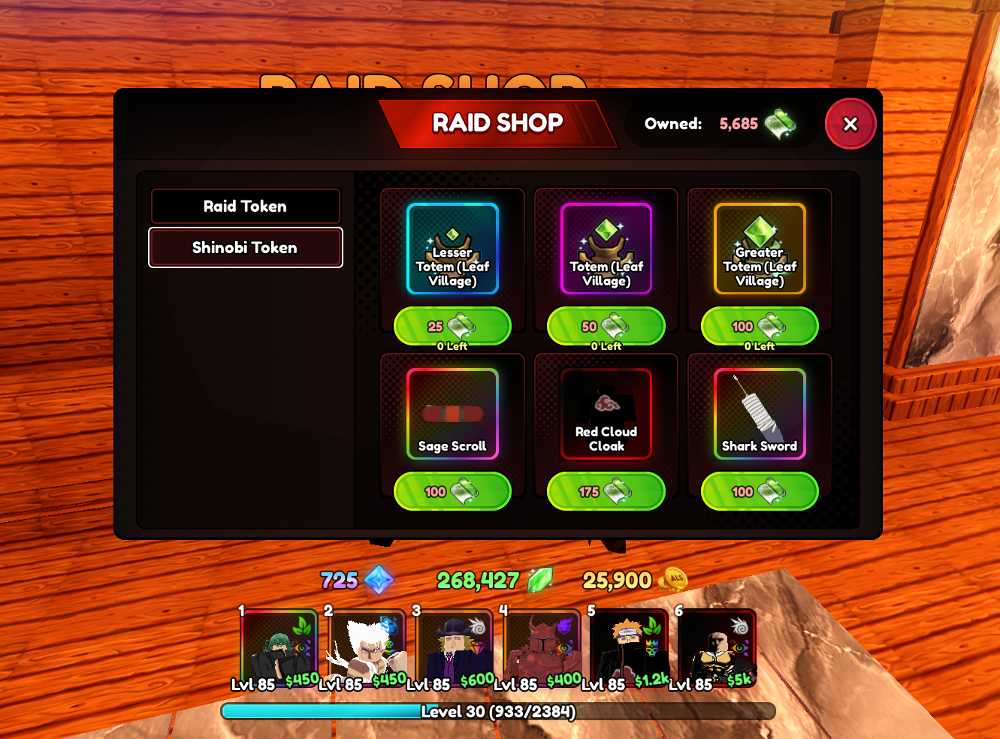This screenshot has height=739, width=1000.
Task: Switch to the Raid Token tab
Action: 245,206
